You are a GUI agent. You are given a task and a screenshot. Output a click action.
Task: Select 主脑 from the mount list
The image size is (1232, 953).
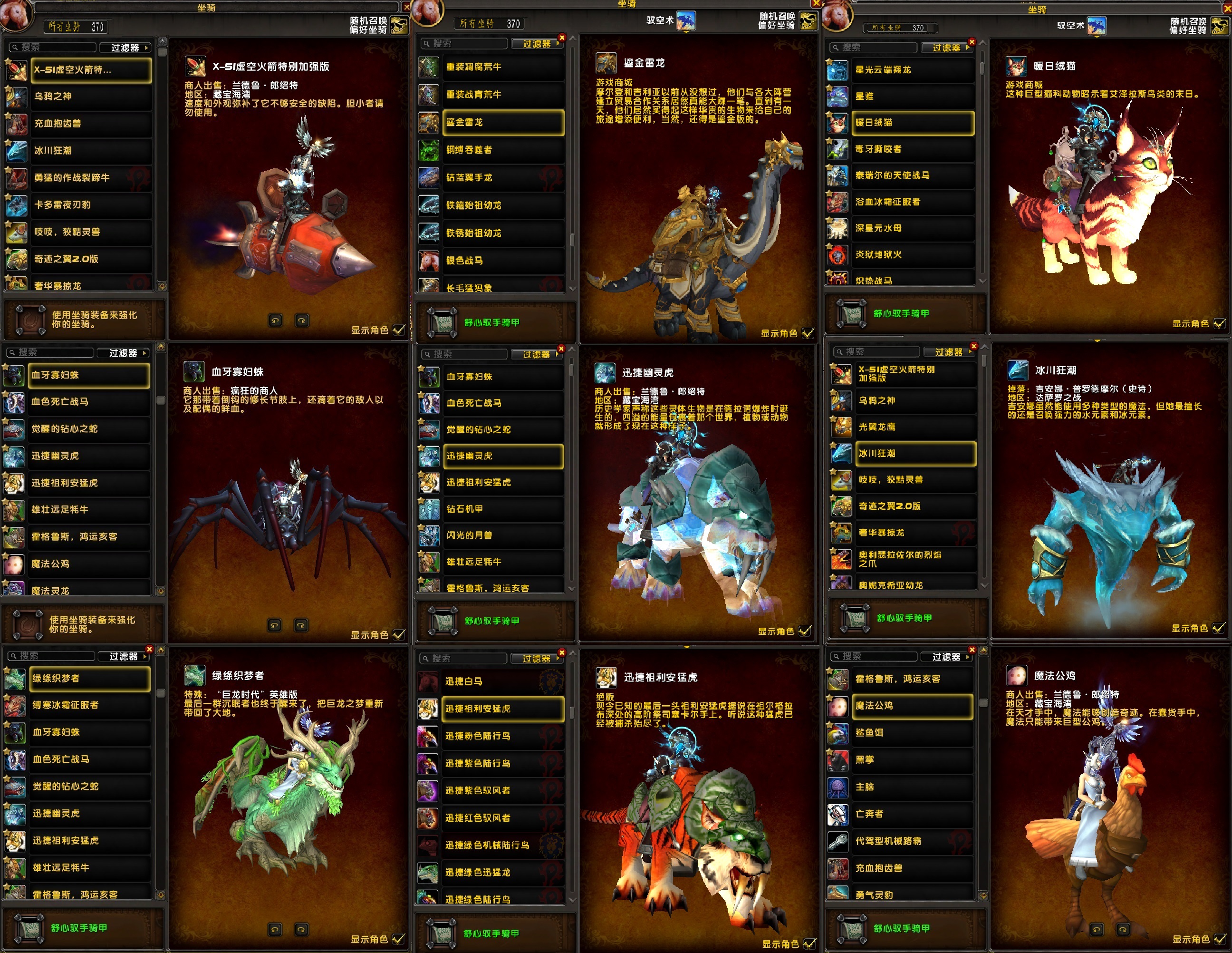tap(912, 787)
